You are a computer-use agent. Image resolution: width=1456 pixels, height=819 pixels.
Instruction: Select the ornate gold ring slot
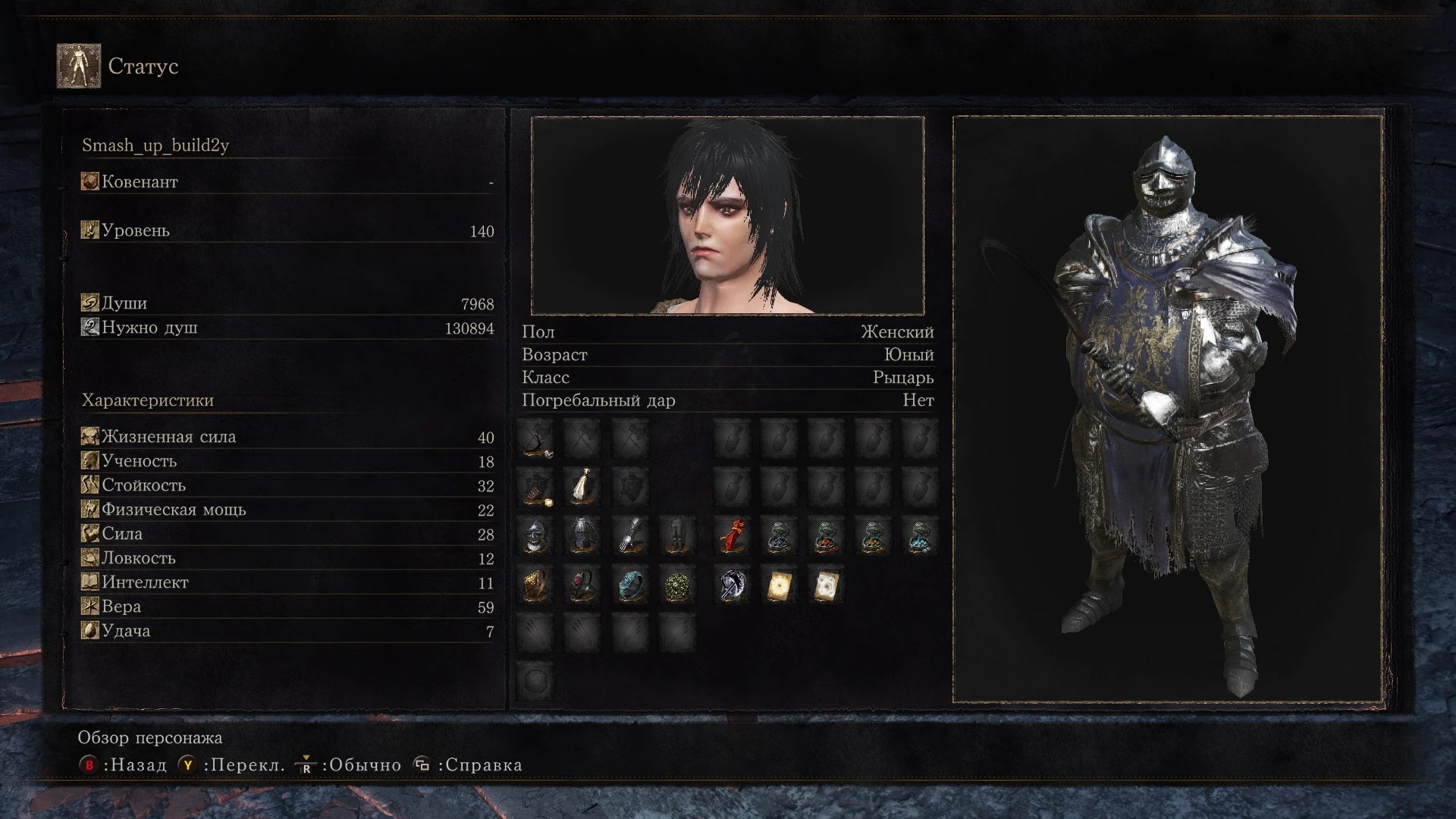[536, 585]
